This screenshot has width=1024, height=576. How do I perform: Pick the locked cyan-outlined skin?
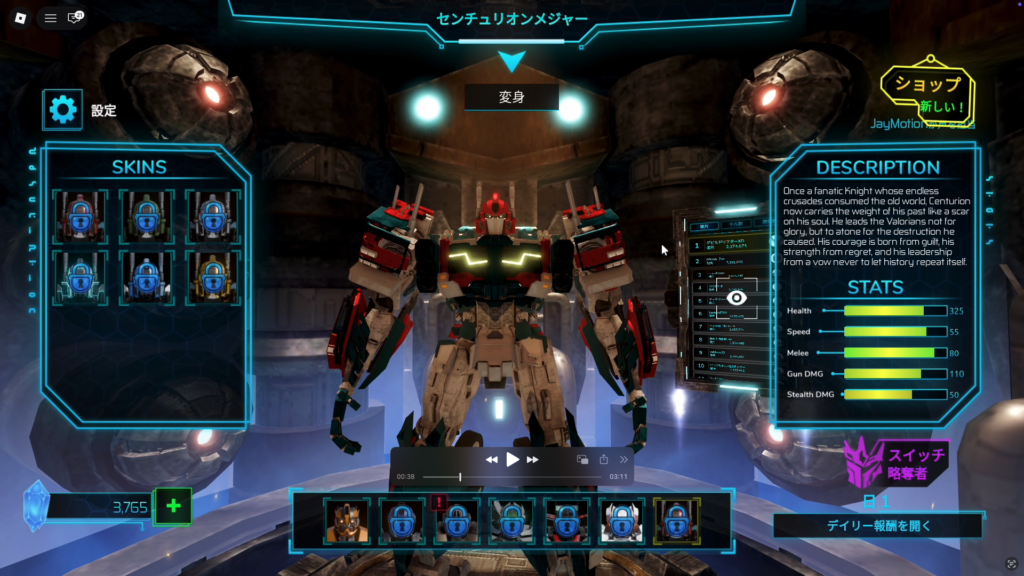coord(80,278)
